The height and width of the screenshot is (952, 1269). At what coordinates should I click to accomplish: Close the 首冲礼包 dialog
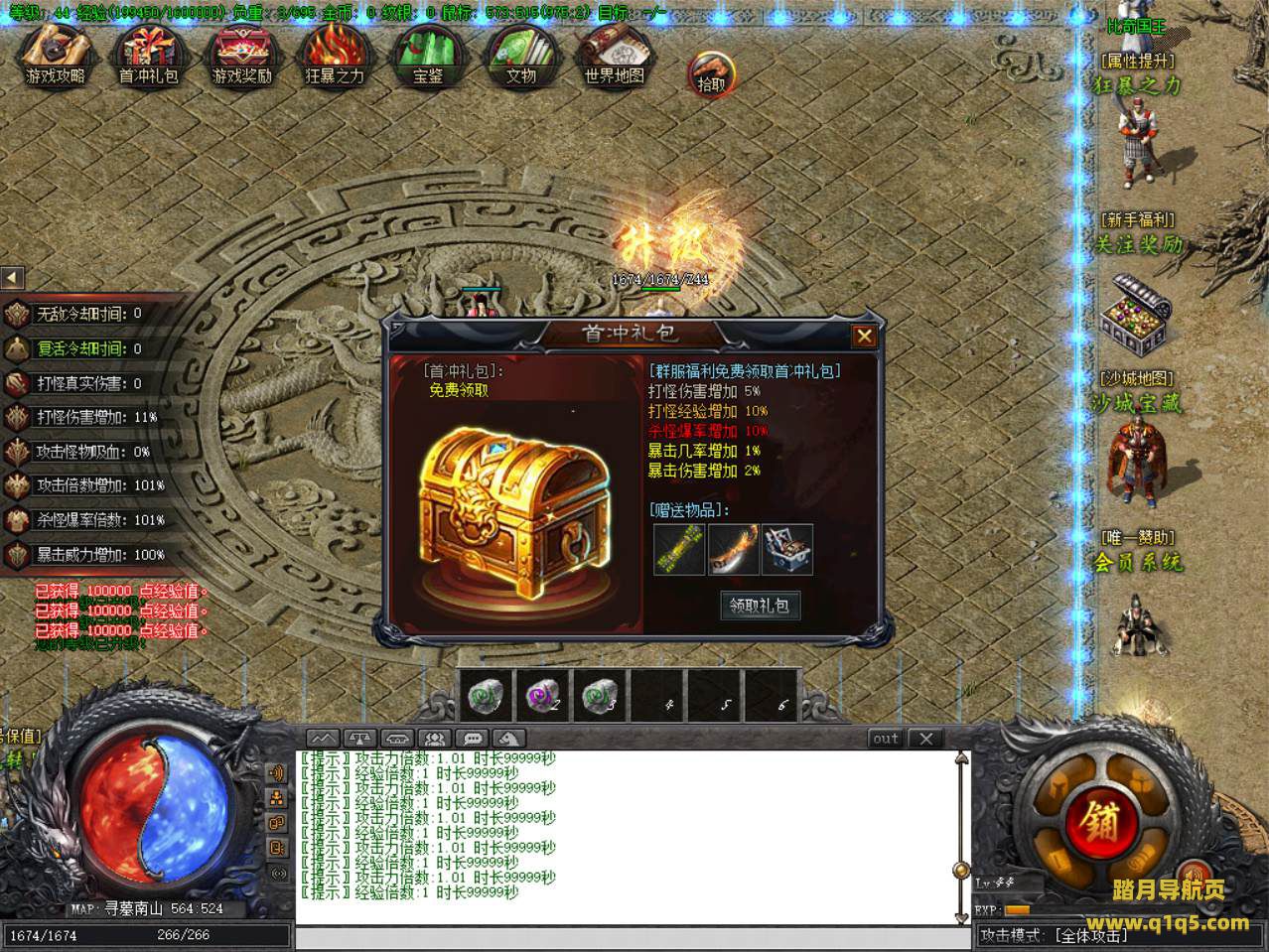point(864,336)
